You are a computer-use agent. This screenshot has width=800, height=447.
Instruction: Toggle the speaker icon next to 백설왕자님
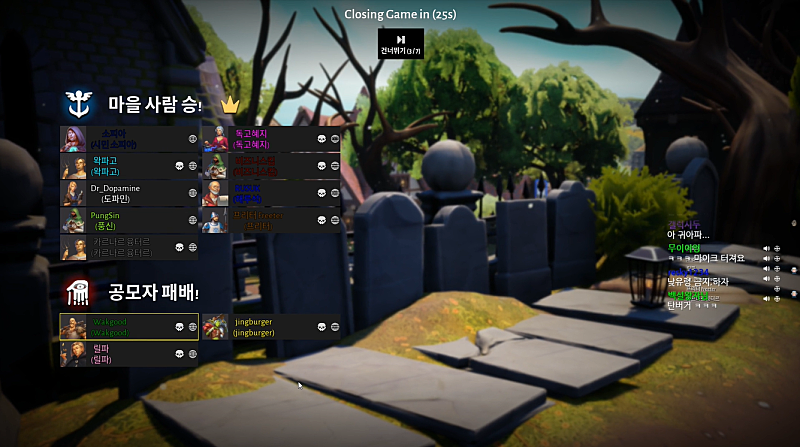tap(766, 297)
